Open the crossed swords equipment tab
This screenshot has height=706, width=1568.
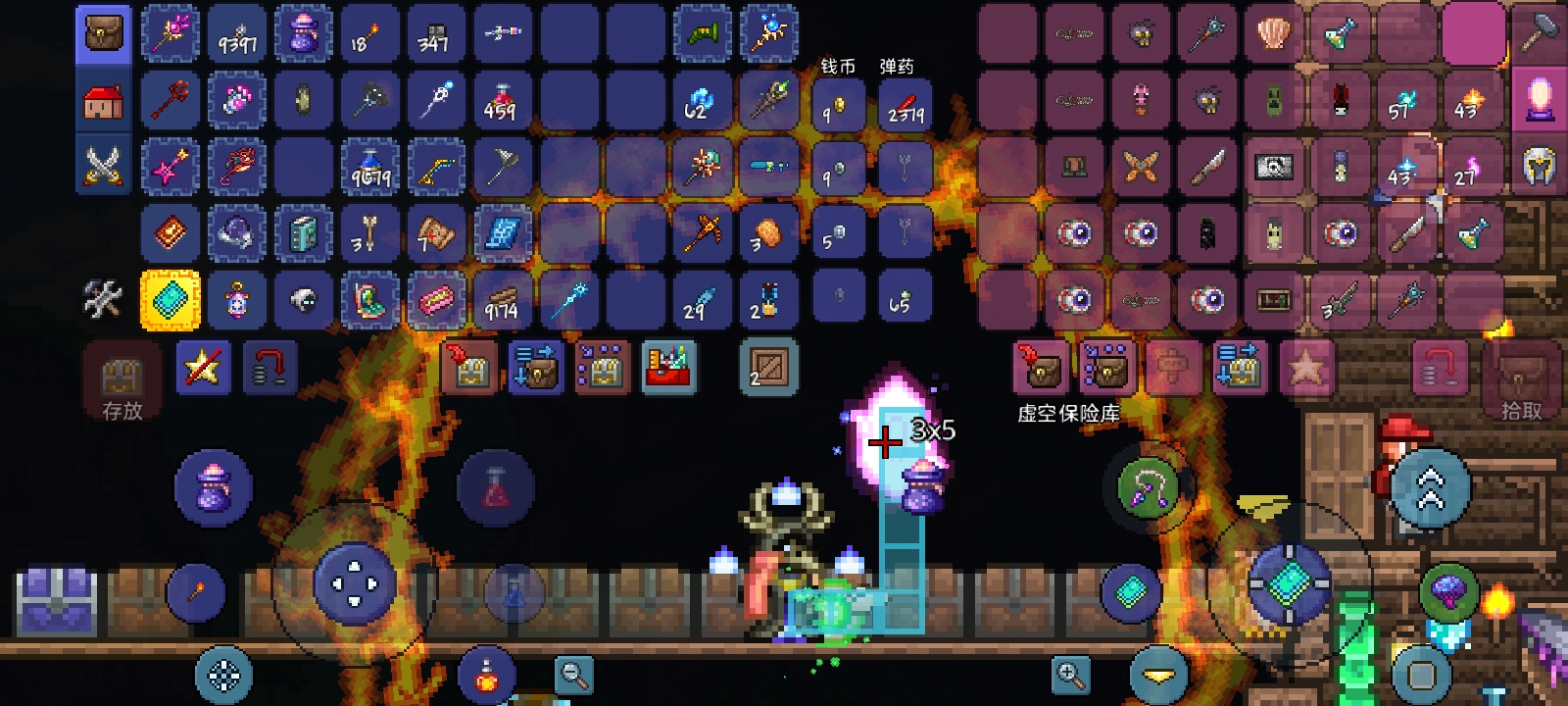pyautogui.click(x=103, y=166)
